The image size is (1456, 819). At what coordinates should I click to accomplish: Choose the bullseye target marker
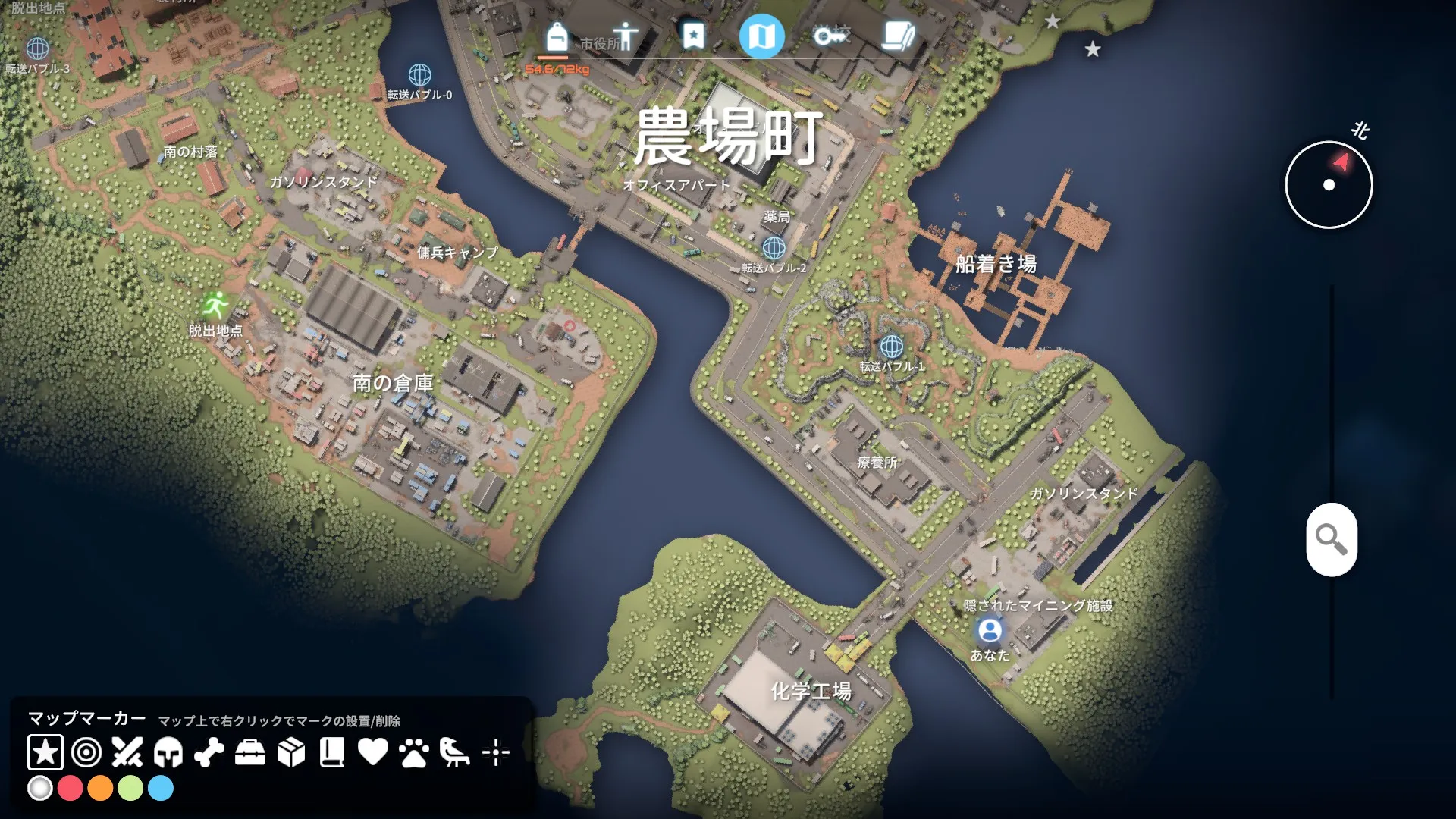(x=86, y=752)
